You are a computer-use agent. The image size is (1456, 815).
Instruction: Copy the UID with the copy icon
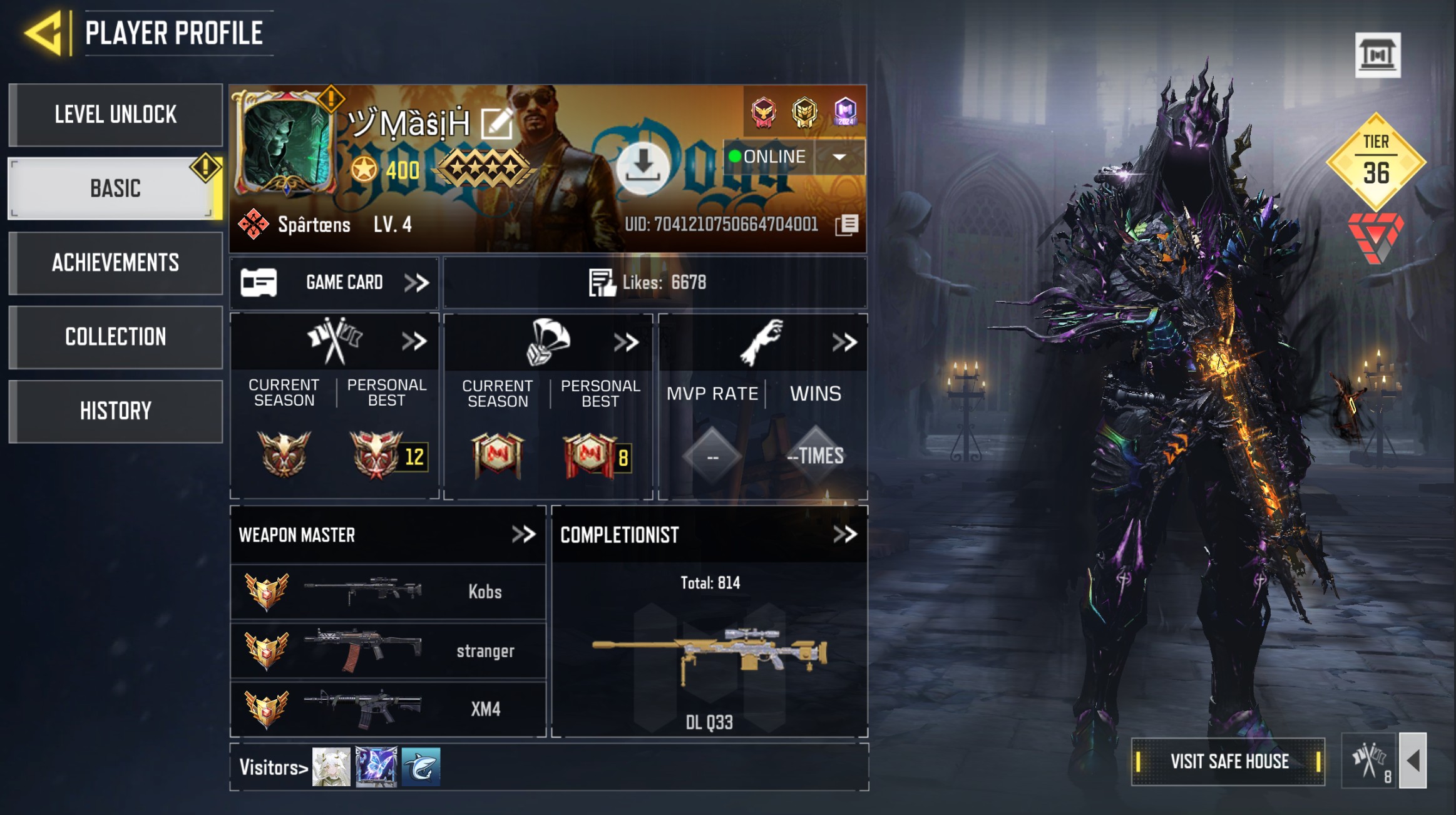point(846,225)
